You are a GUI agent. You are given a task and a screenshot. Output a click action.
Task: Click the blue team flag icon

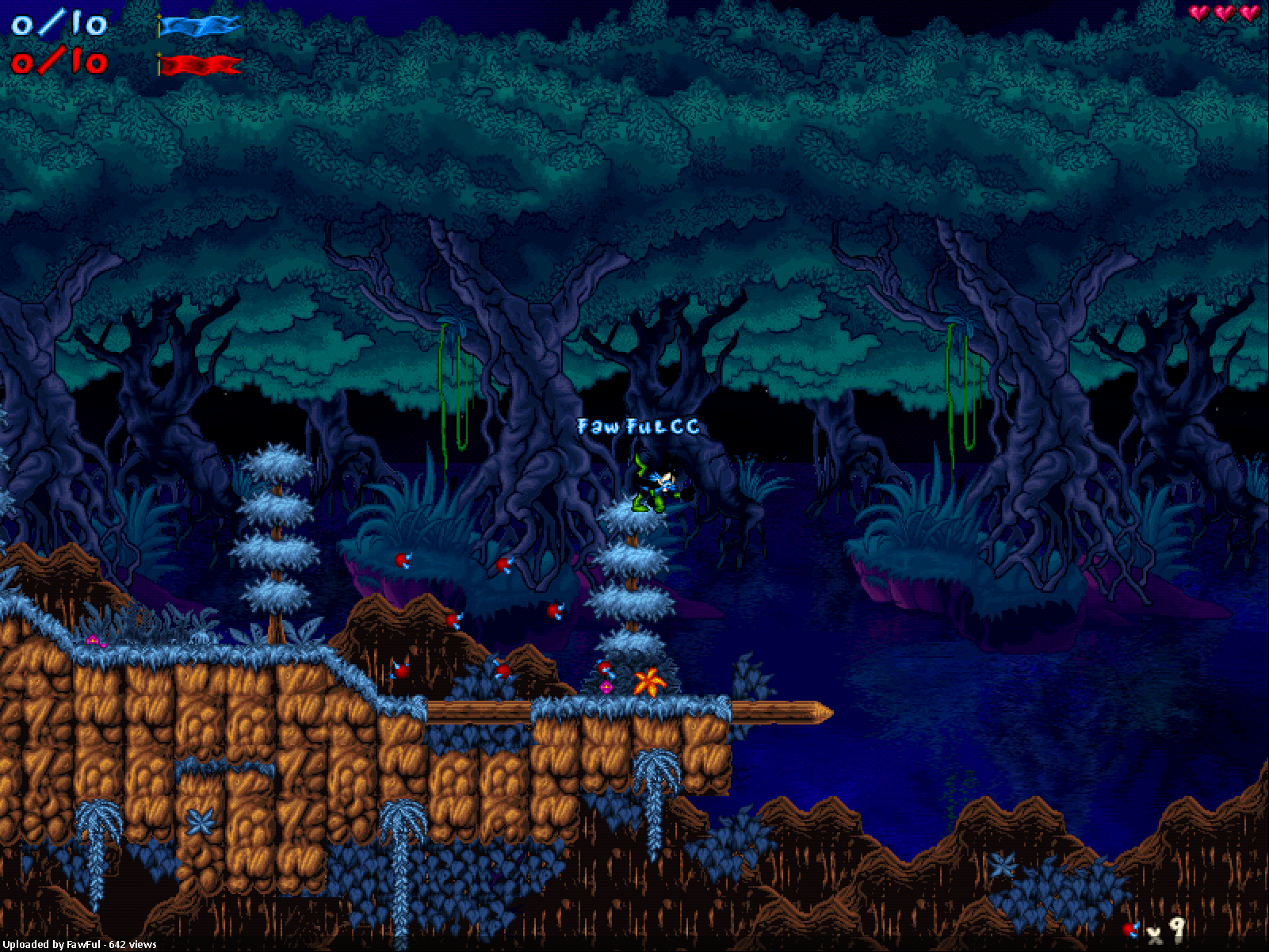199,26
